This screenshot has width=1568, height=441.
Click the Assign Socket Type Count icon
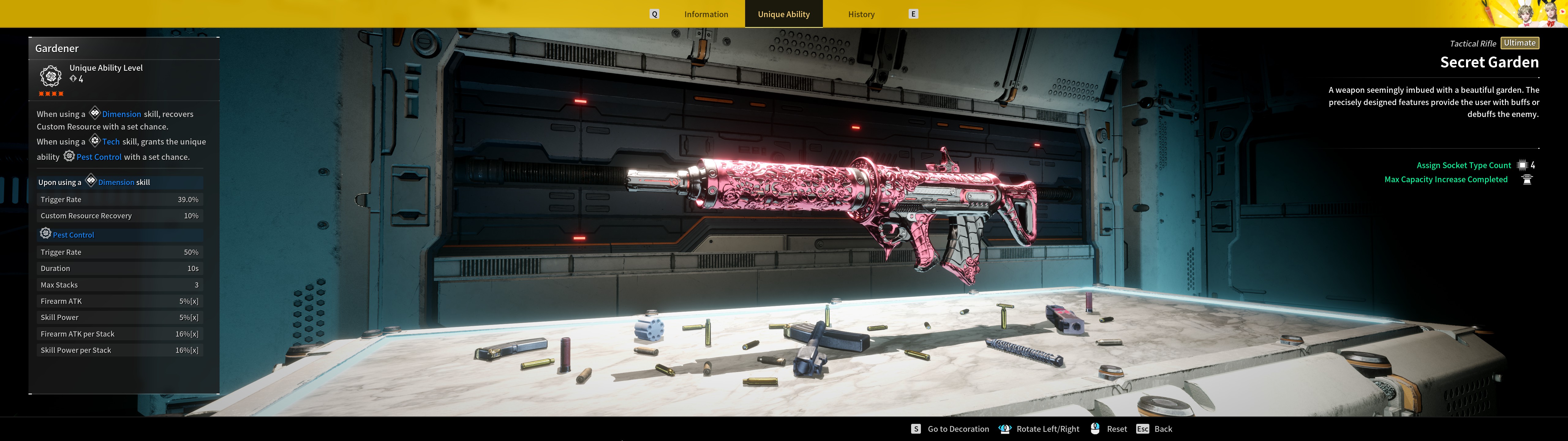[1522, 165]
